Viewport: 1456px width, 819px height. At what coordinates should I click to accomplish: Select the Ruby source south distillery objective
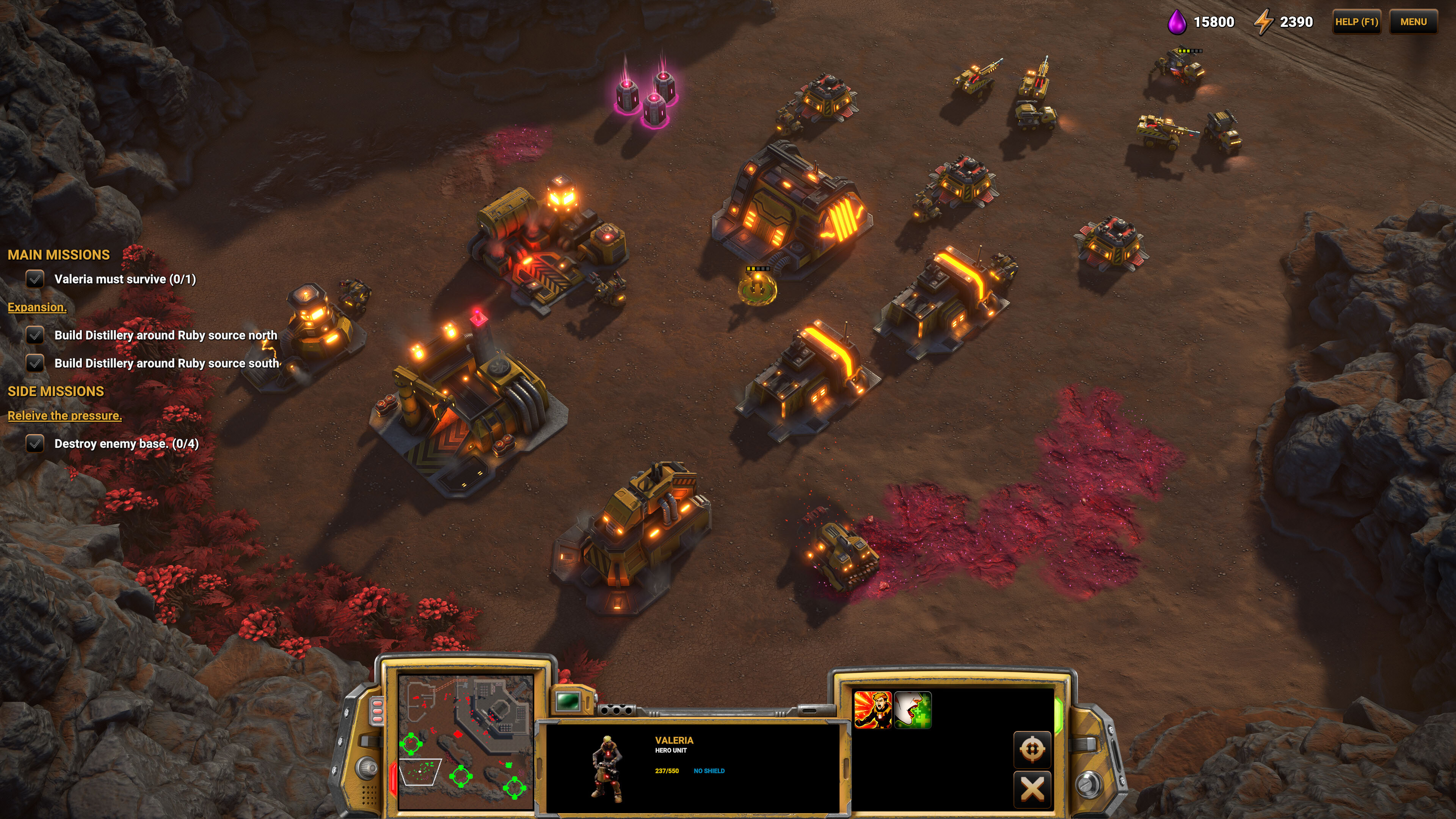click(x=166, y=364)
